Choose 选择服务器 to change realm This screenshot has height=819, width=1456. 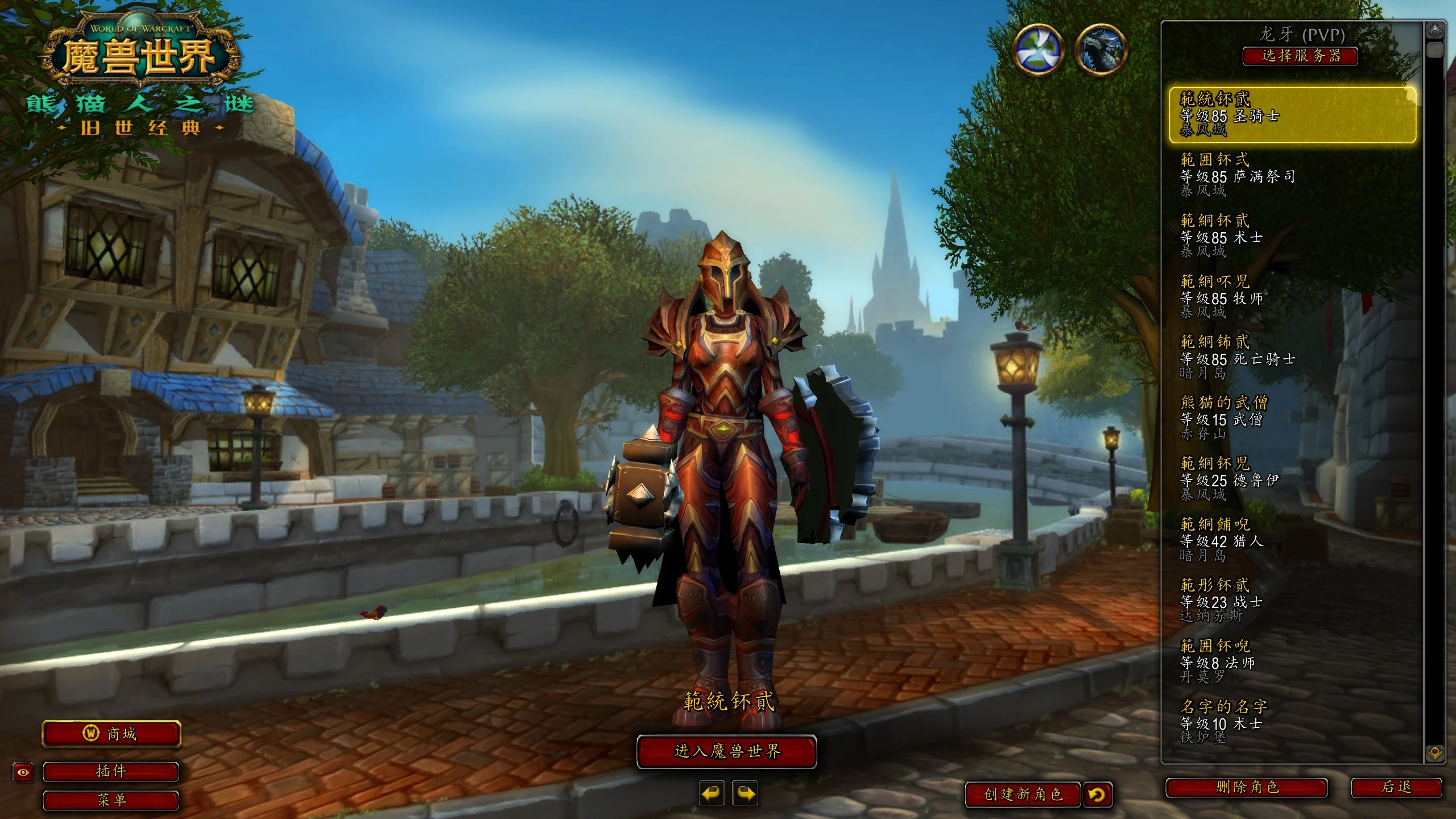click(1300, 56)
